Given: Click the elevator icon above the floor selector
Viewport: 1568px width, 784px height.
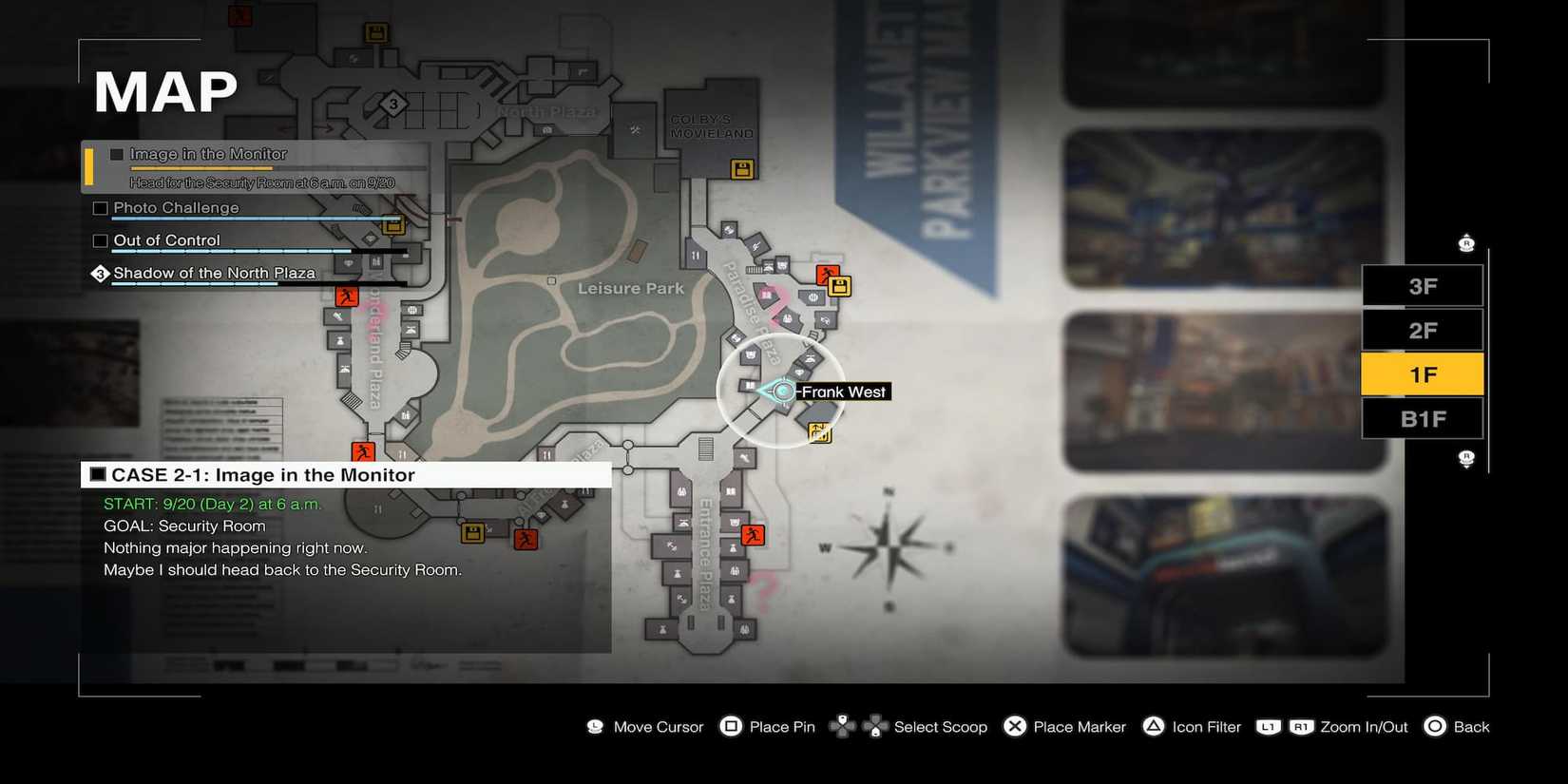Looking at the screenshot, I should tap(1466, 242).
